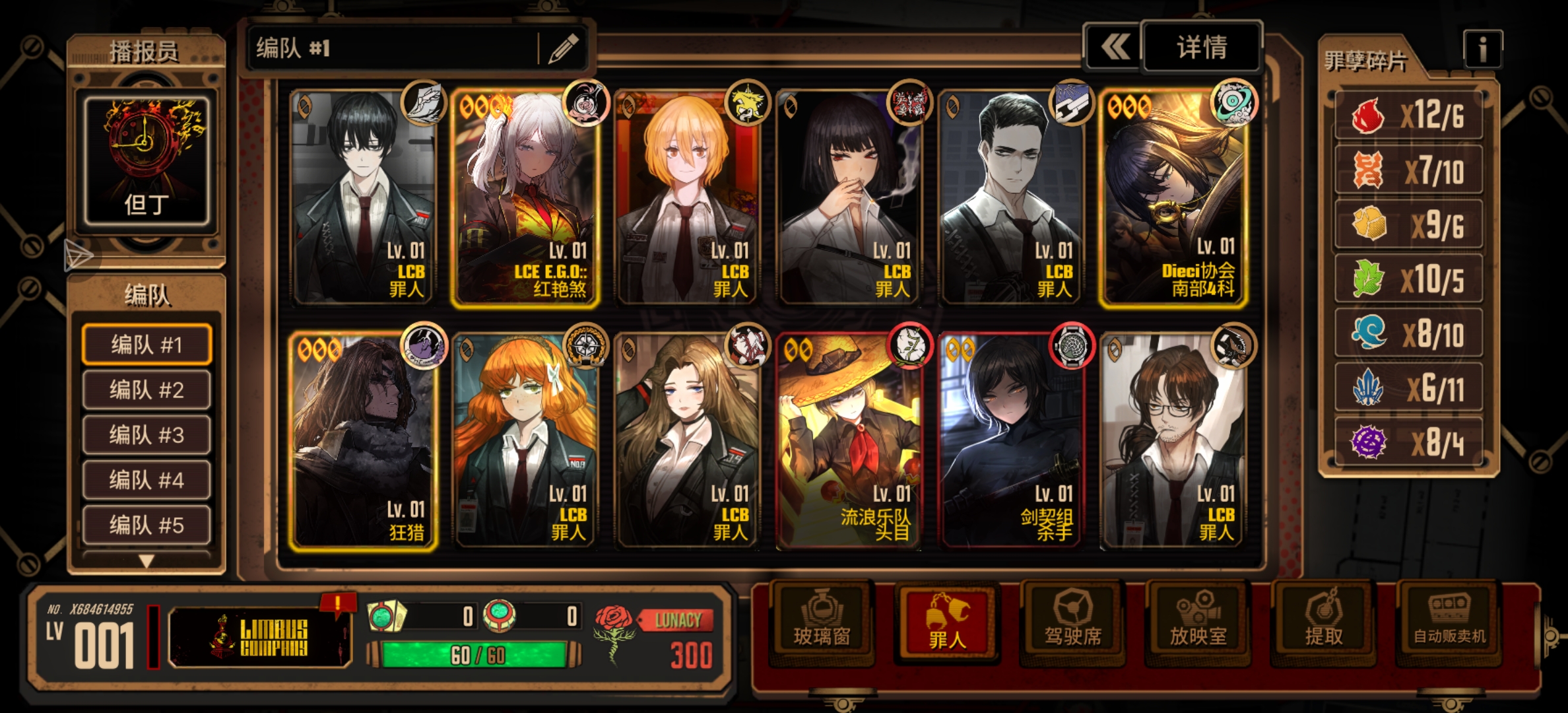Select the 流浪乐队头目 card

coord(849,441)
